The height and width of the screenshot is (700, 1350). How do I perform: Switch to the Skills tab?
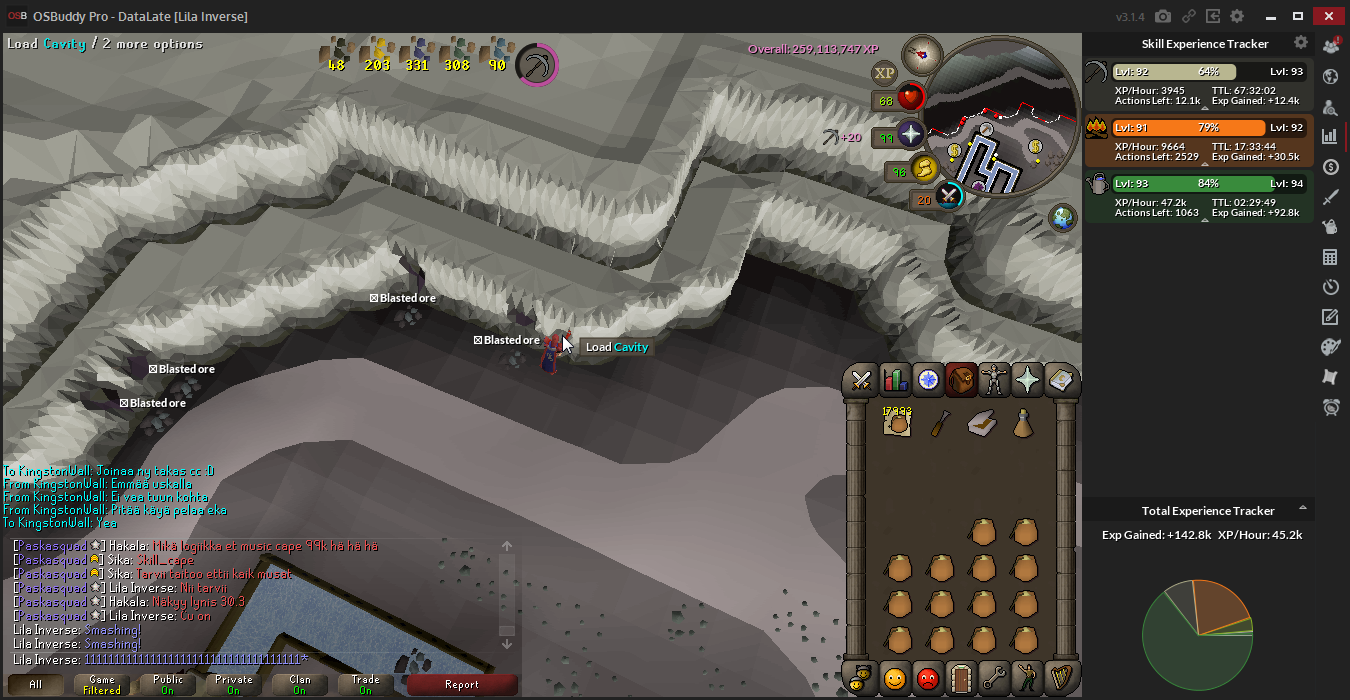coord(895,380)
